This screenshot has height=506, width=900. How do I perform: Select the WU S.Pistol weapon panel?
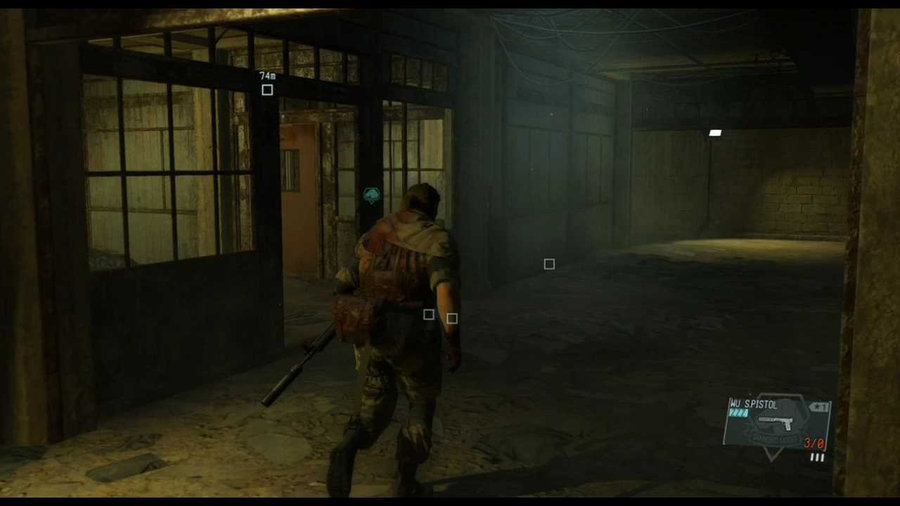(776, 424)
